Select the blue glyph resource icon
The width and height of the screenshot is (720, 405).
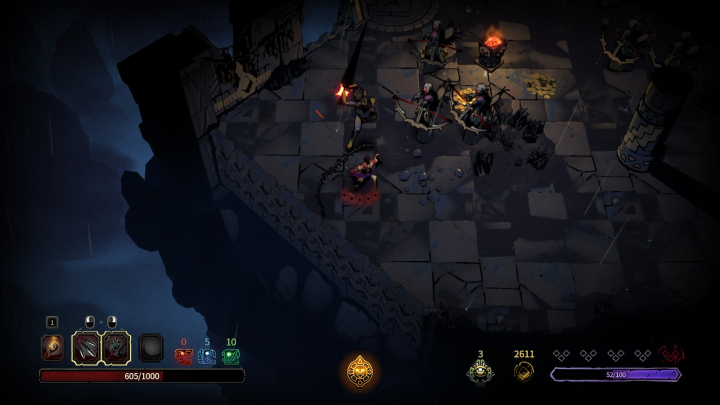click(207, 356)
